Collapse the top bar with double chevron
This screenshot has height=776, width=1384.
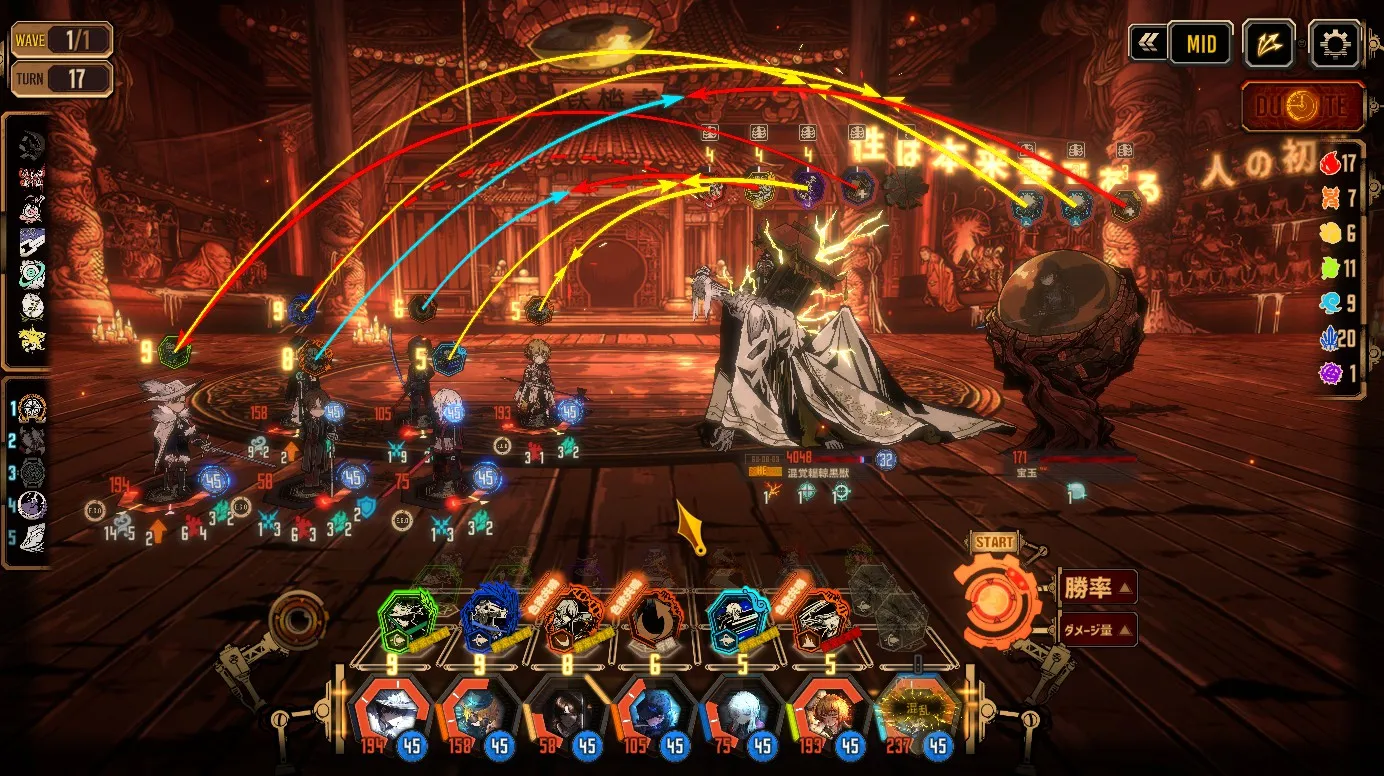tap(1147, 44)
